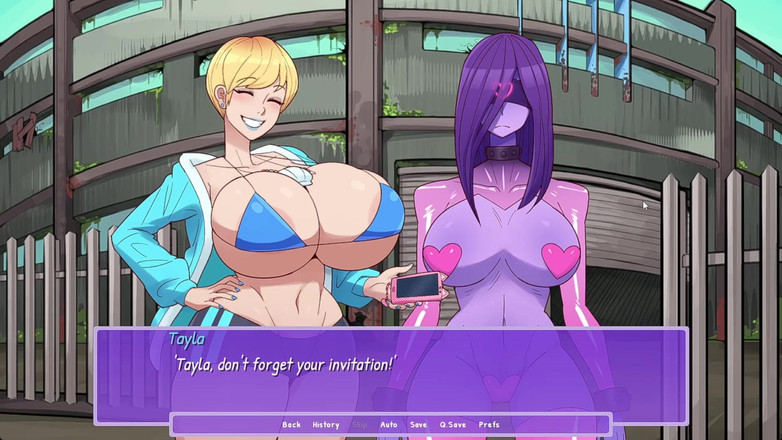Open the Prefs settings screen
This screenshot has width=782, height=440.
(489, 425)
